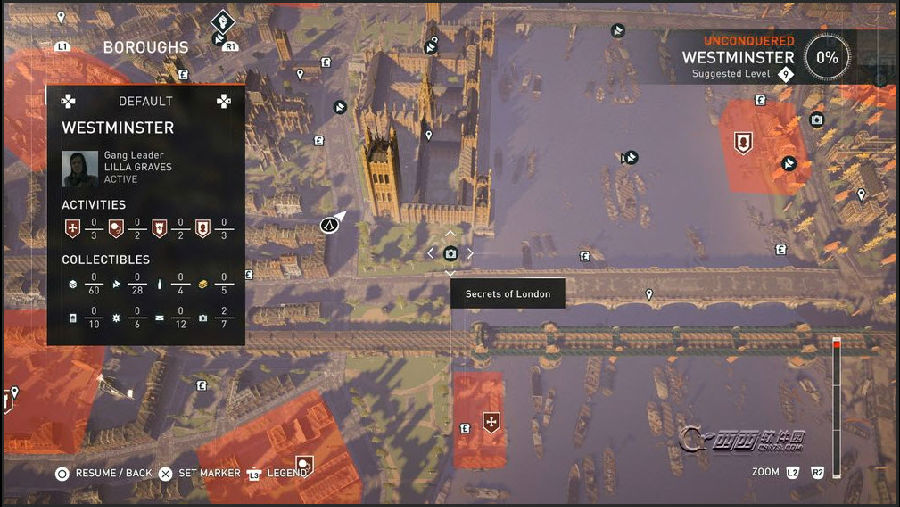The width and height of the screenshot is (900, 507).
Task: Select the Secrets of London camera marker
Action: 451,254
